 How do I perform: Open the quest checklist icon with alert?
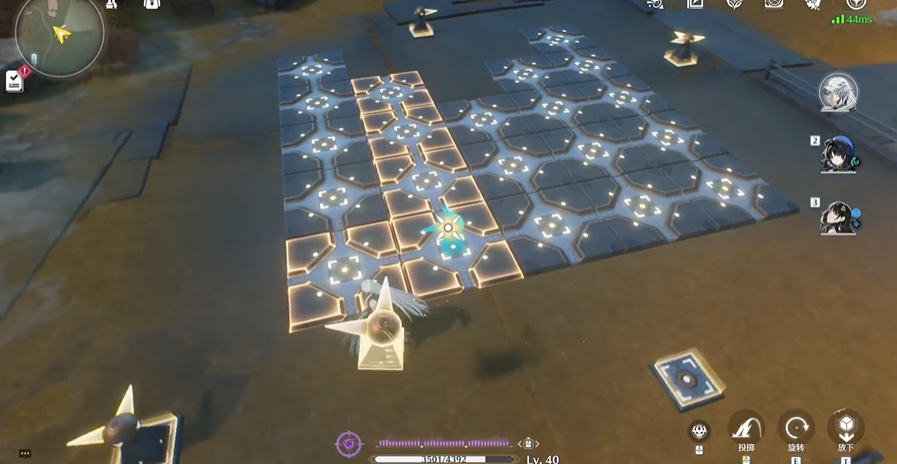pyautogui.click(x=15, y=81)
